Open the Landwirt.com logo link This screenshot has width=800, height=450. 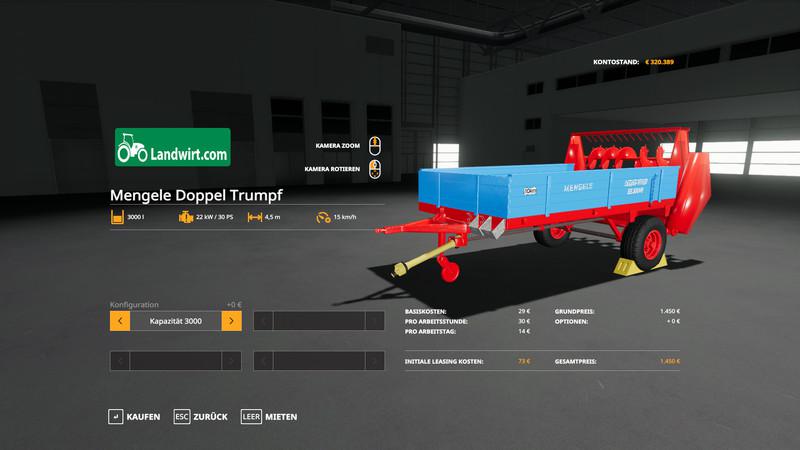[x=173, y=146]
